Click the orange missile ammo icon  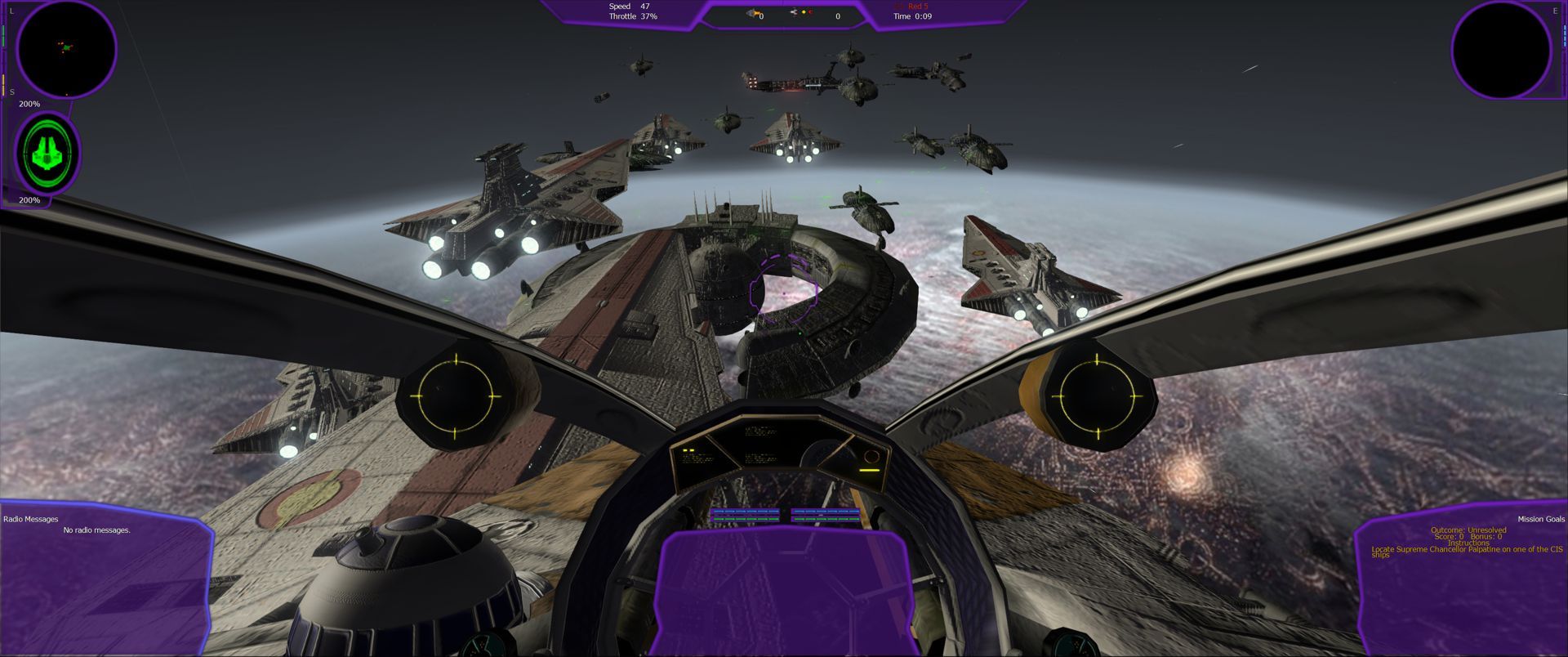pyautogui.click(x=751, y=11)
